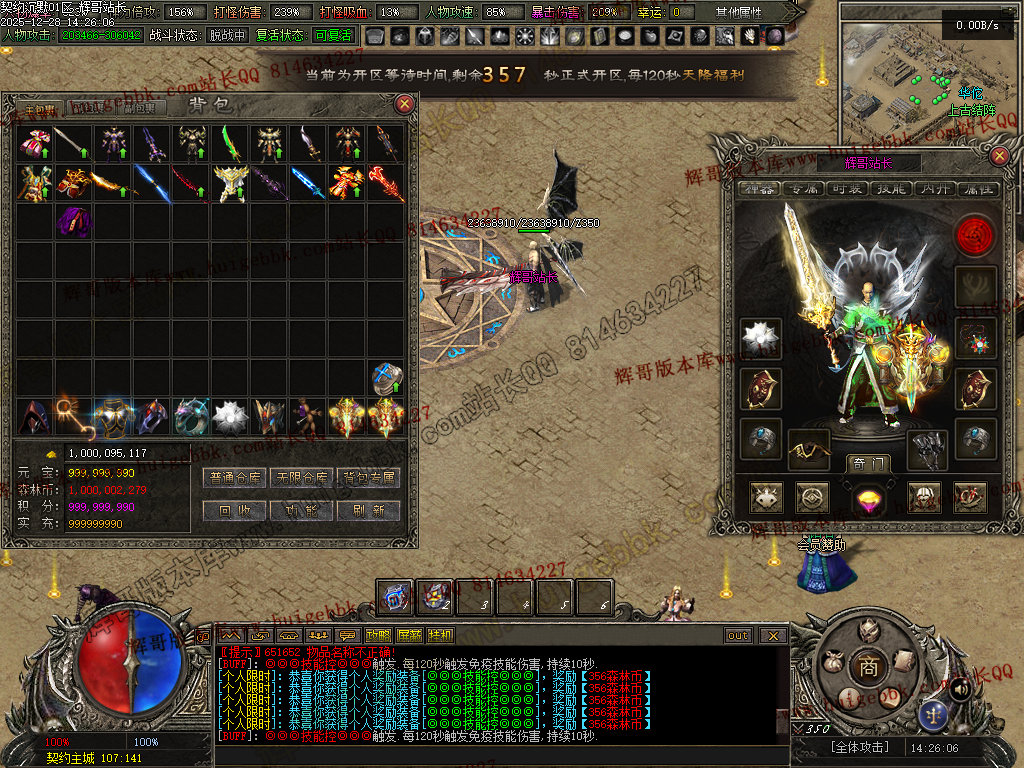Open the 商 shop button
Viewport: 1024px width, 768px height.
(x=862, y=666)
